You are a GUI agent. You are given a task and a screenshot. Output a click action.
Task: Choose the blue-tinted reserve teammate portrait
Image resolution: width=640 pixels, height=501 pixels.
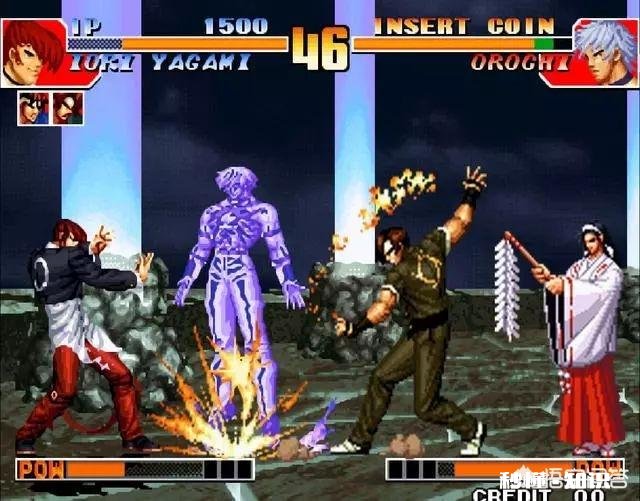(32, 108)
